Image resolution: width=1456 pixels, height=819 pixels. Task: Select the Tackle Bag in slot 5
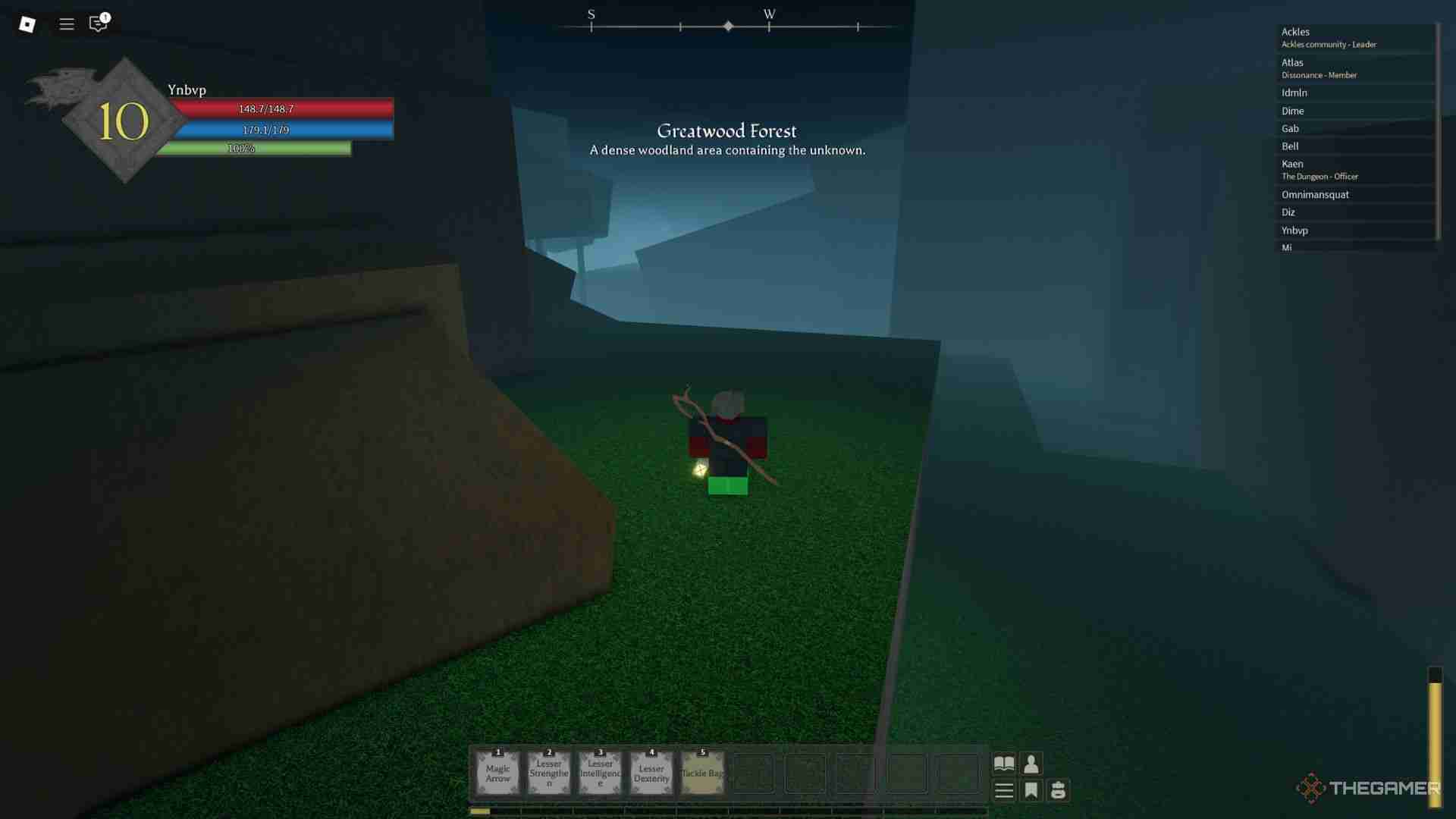701,771
